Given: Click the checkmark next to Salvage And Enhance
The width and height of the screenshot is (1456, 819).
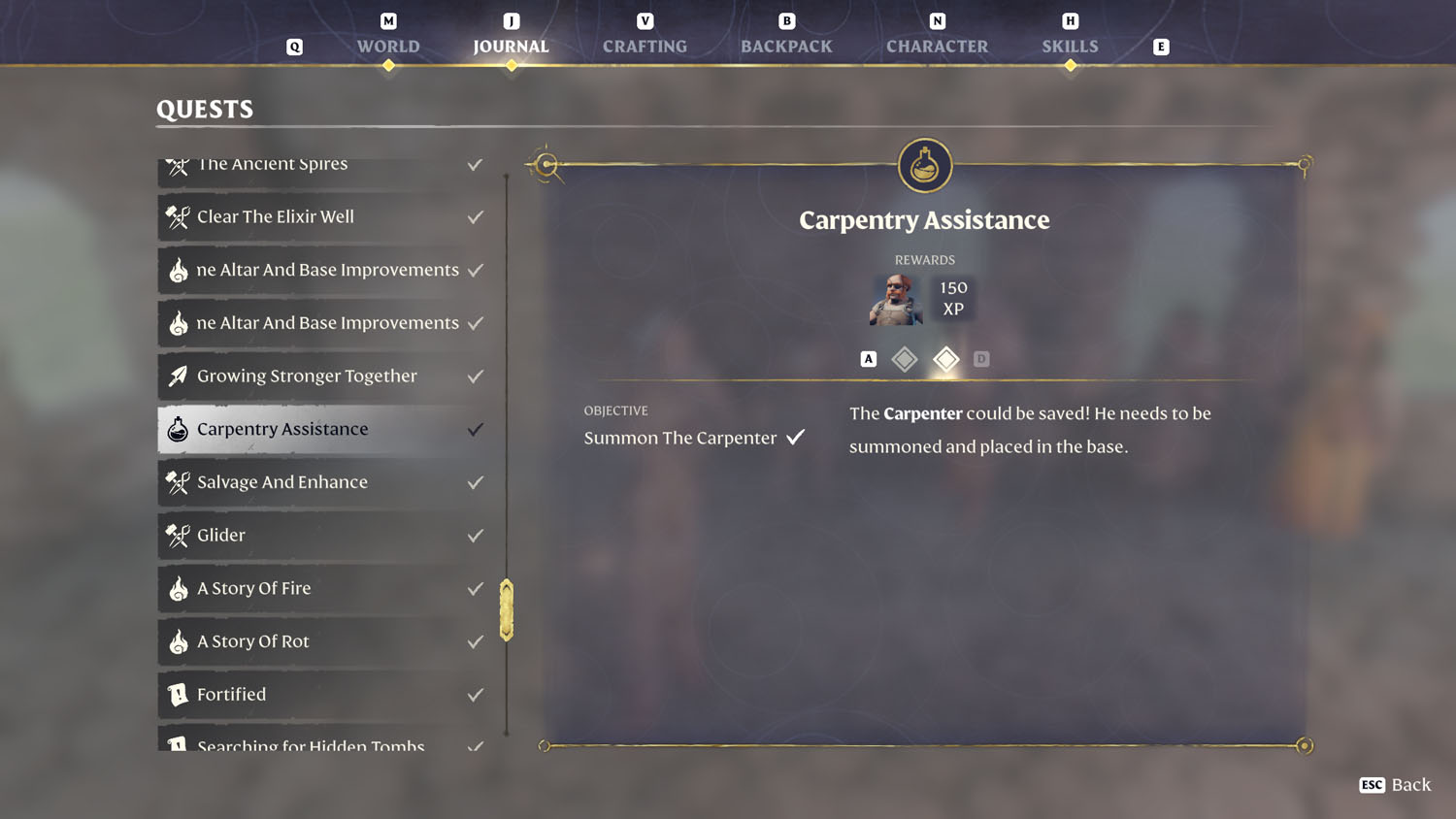Looking at the screenshot, I should pos(475,482).
